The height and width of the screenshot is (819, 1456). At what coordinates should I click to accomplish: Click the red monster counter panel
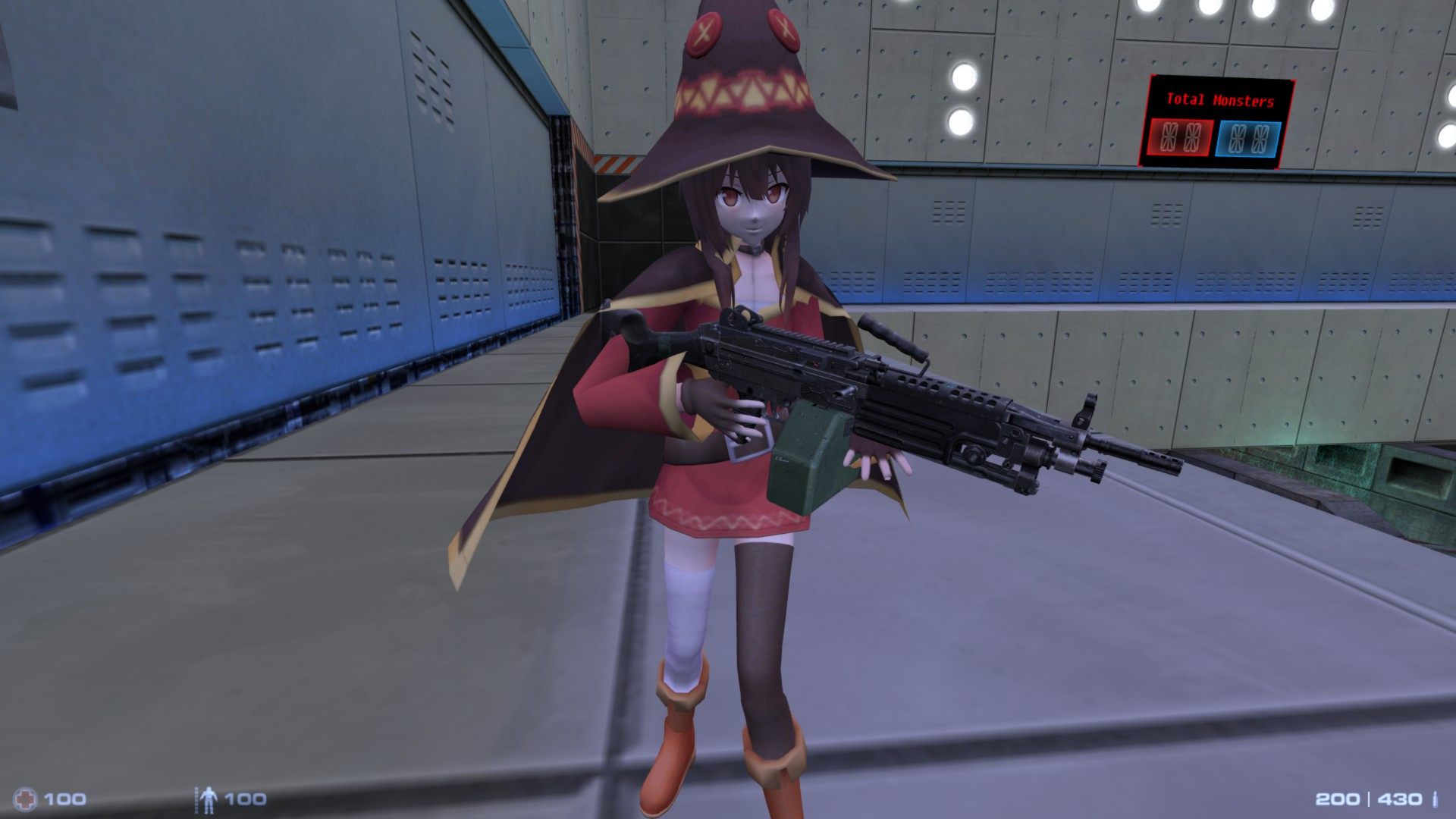1180,137
